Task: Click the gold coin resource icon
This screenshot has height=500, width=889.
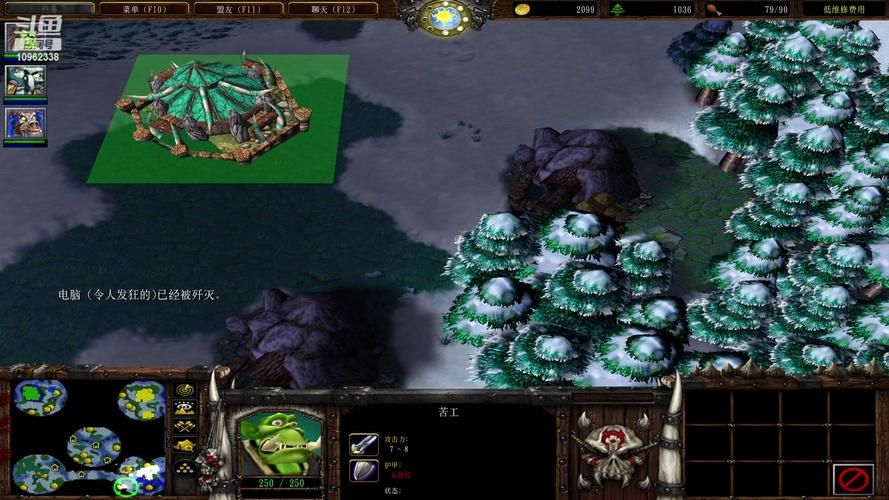Action: coord(521,9)
